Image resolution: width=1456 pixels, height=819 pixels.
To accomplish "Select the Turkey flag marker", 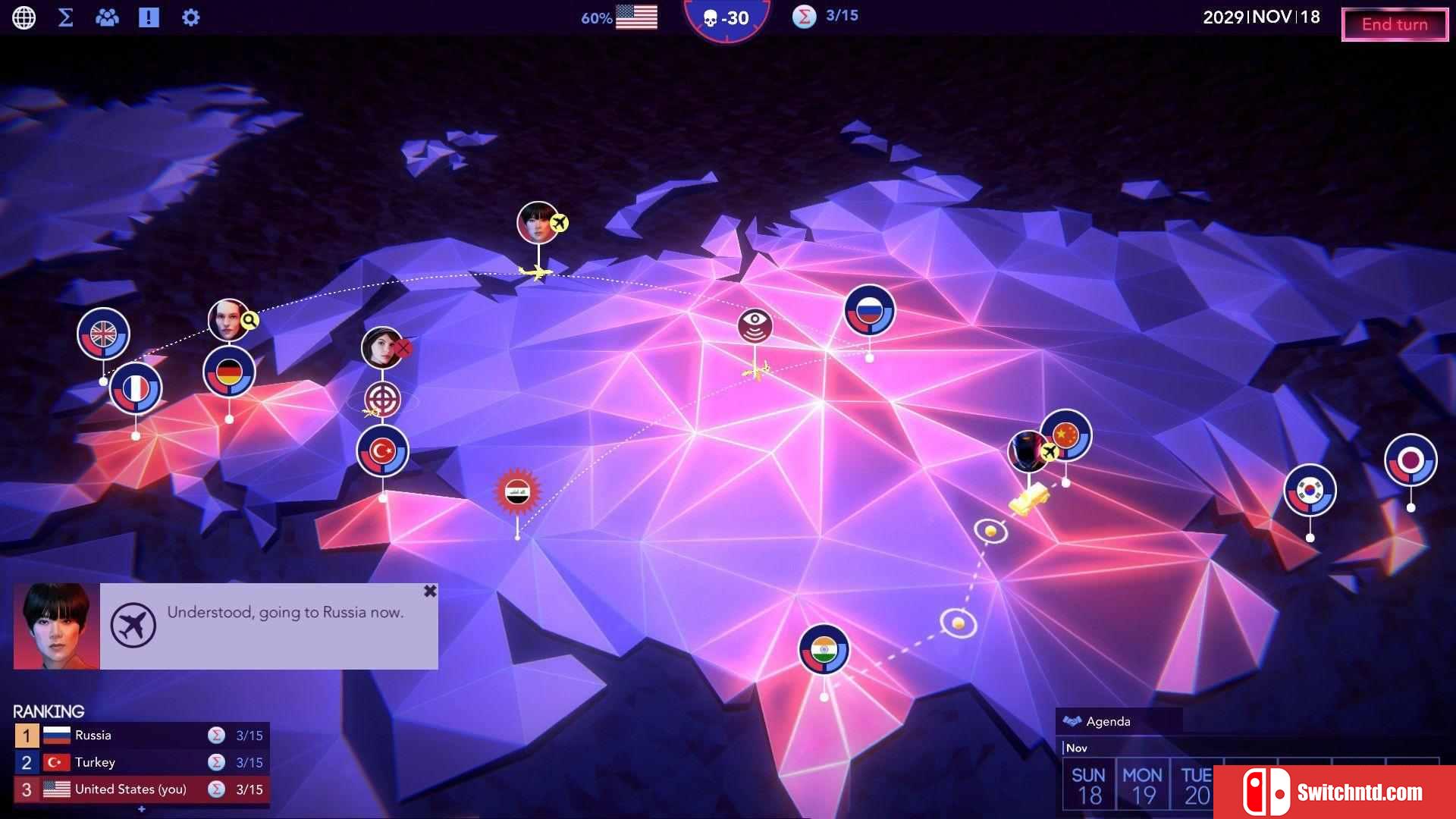I will click(x=382, y=451).
